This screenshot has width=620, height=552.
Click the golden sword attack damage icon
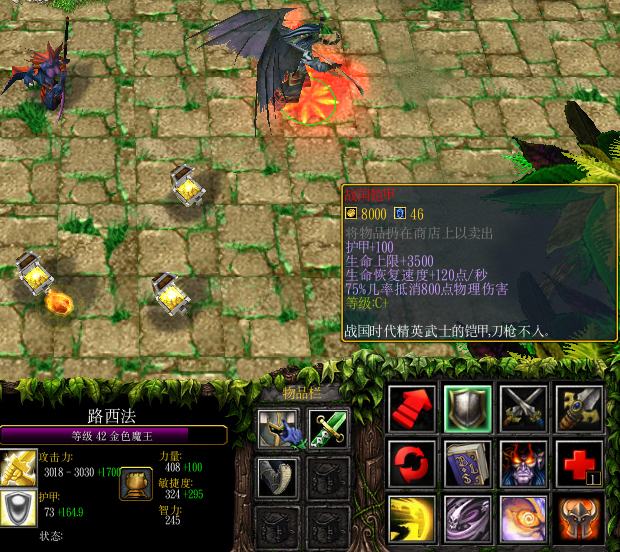coord(19,467)
